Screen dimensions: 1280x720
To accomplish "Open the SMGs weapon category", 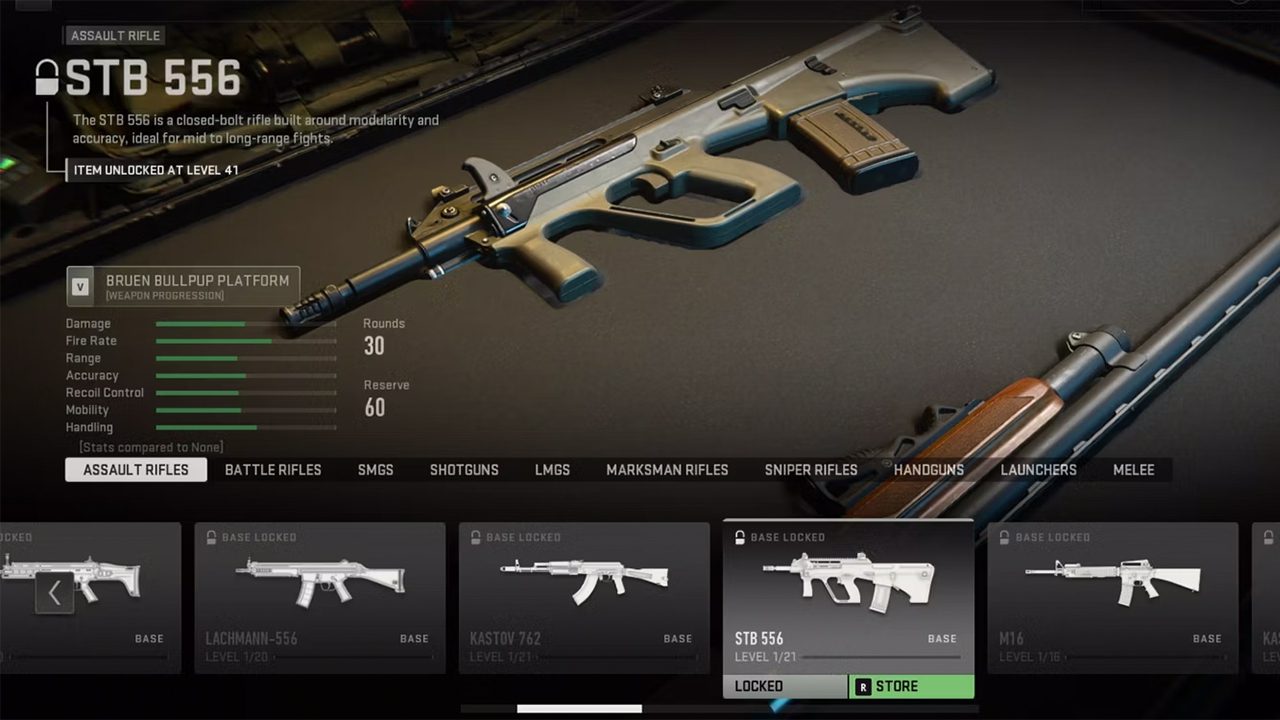I will point(376,470).
